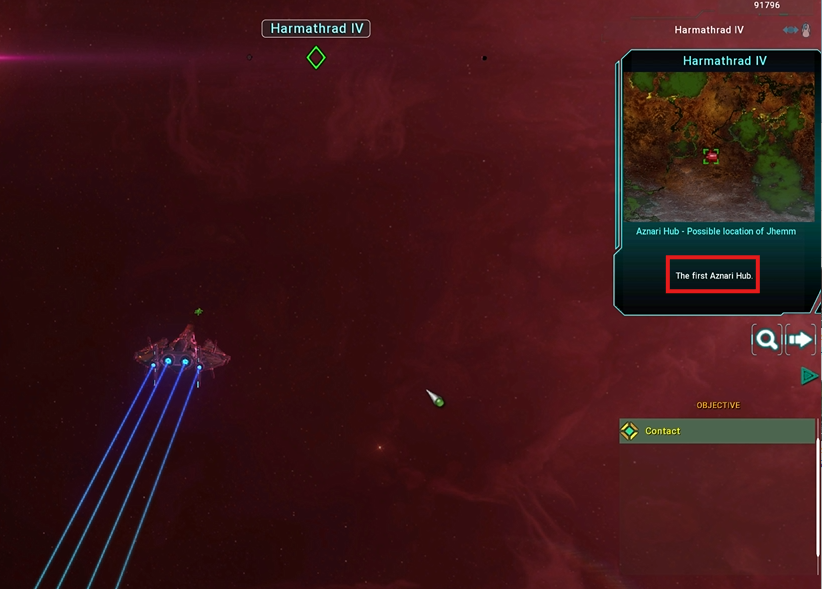Select the green diamond waypoint marker
Screen dimensions: 822x589
(x=316, y=58)
